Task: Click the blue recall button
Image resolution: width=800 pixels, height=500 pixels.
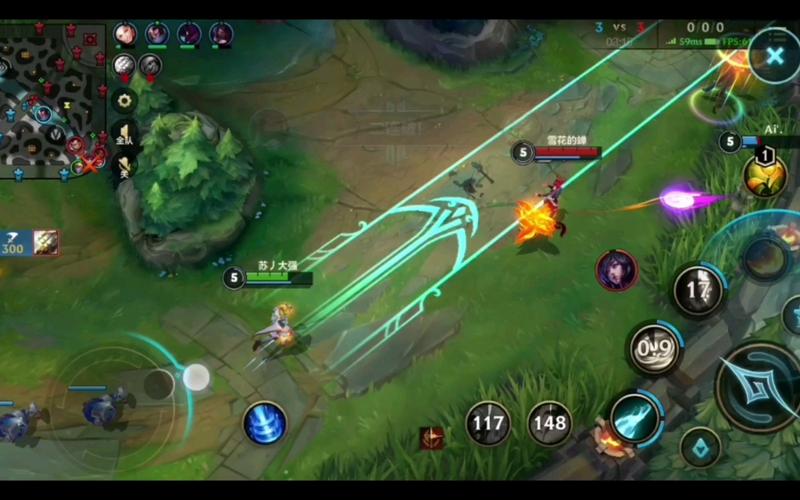Action: pos(265,423)
